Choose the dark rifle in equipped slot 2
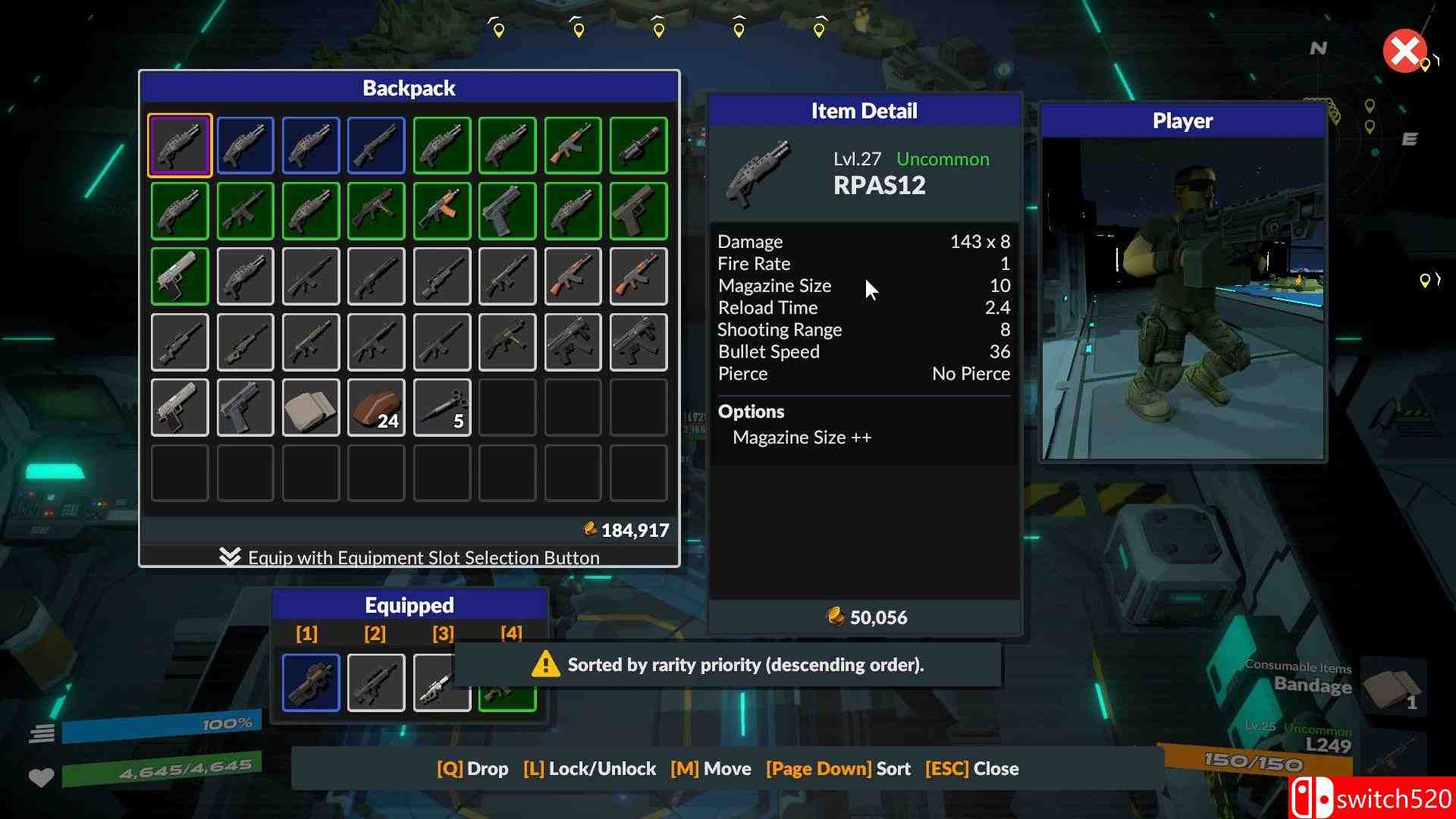 pos(376,682)
